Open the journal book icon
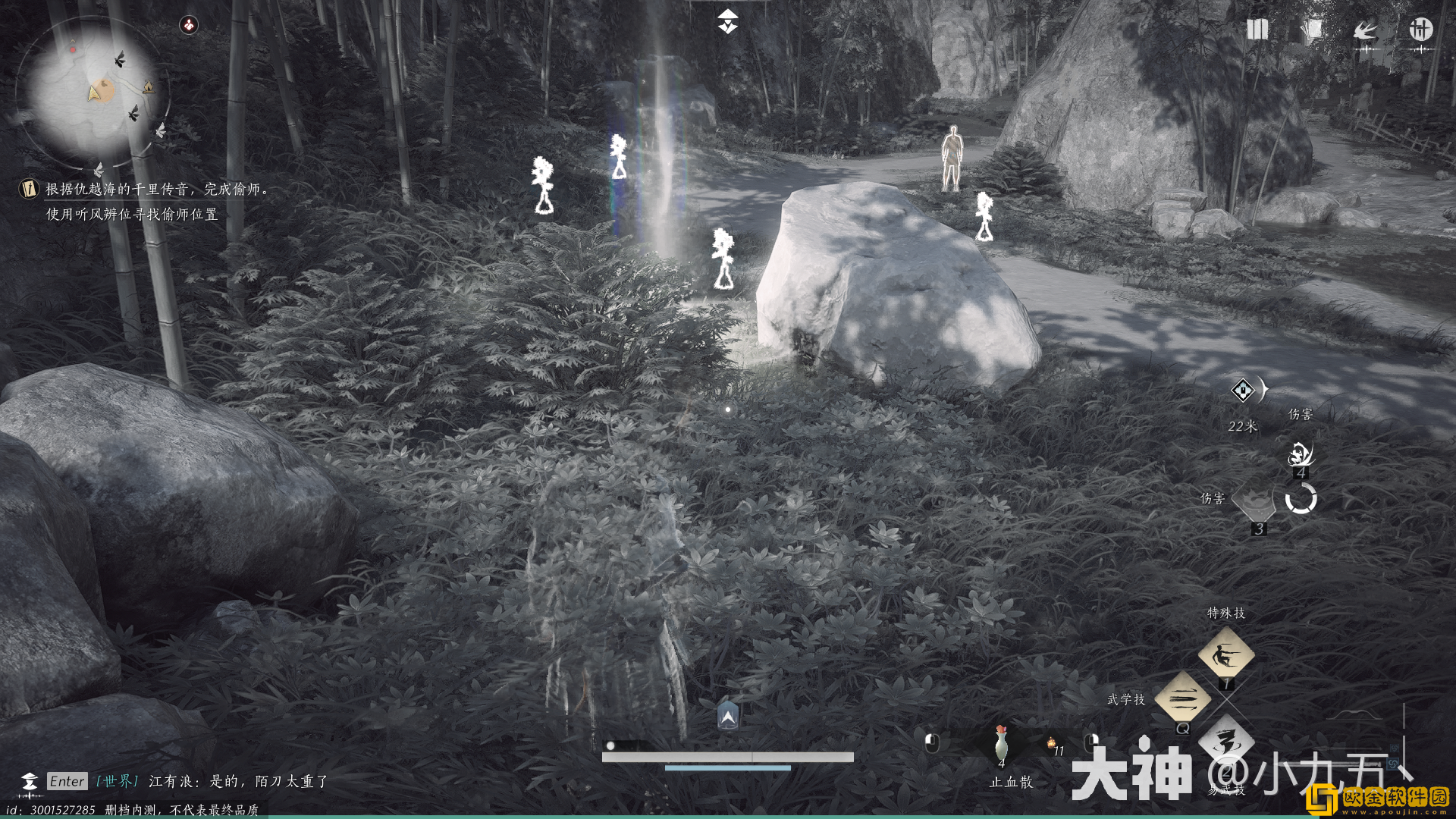This screenshot has width=1456, height=819. pyautogui.click(x=1257, y=30)
